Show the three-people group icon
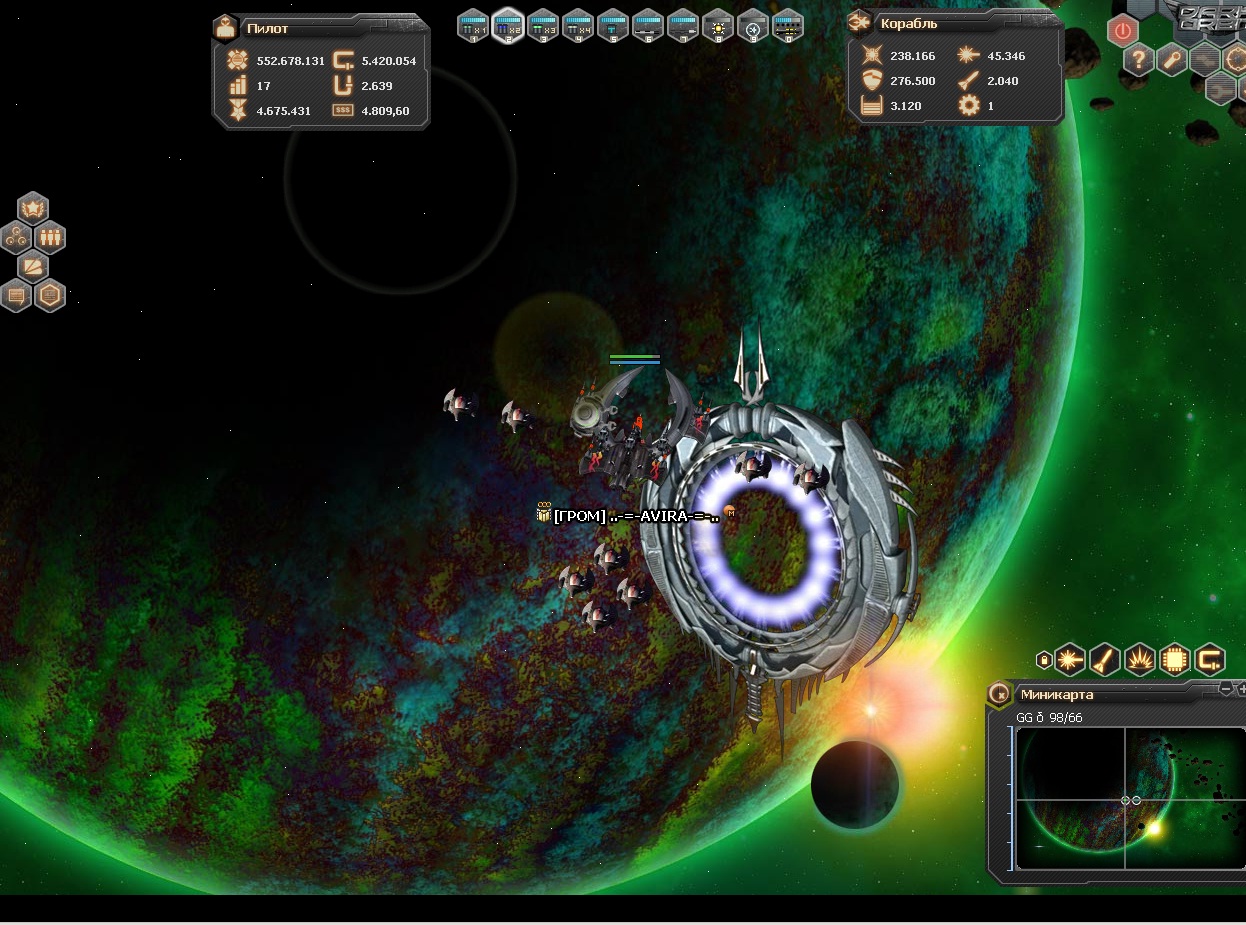This screenshot has height=925, width=1246. [50, 238]
